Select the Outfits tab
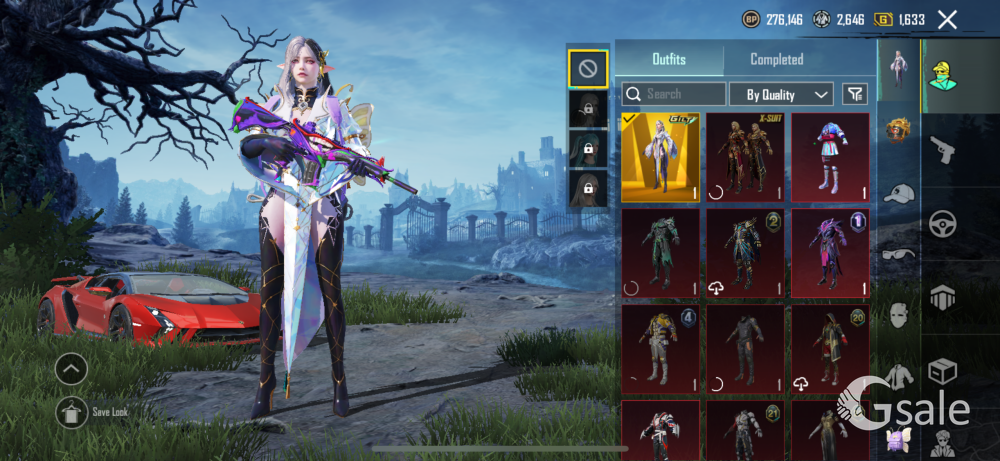Screen dimensions: 1000x461 click(669, 59)
